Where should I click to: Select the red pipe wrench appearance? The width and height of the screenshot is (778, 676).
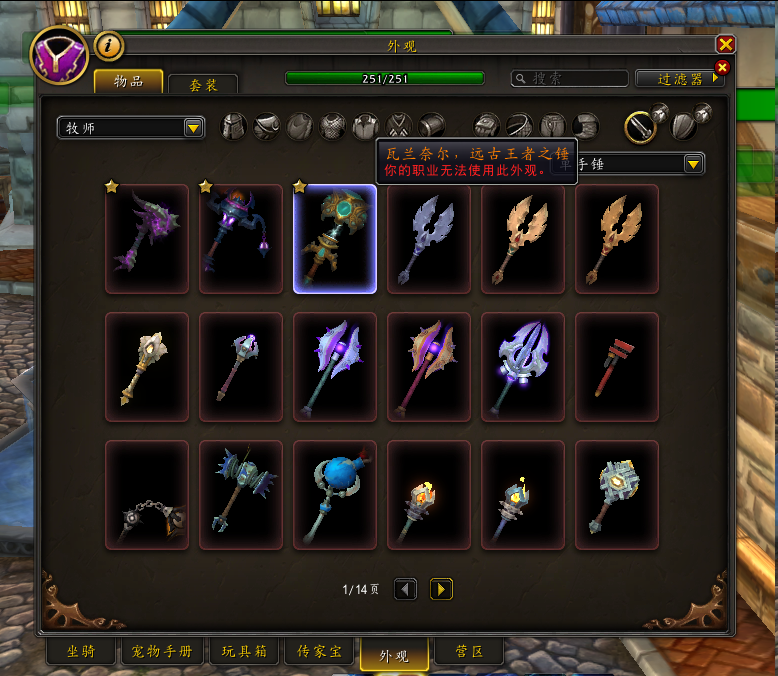coord(617,366)
